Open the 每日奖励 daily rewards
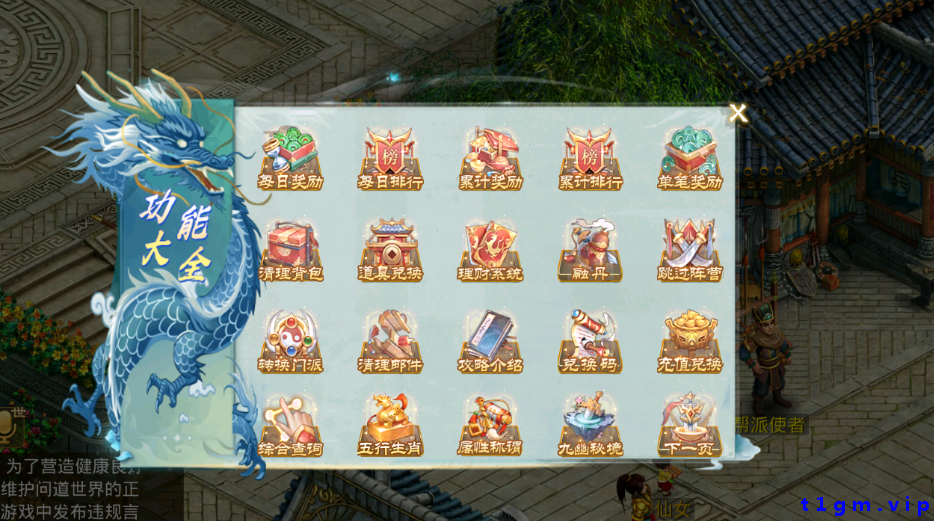 [291, 158]
